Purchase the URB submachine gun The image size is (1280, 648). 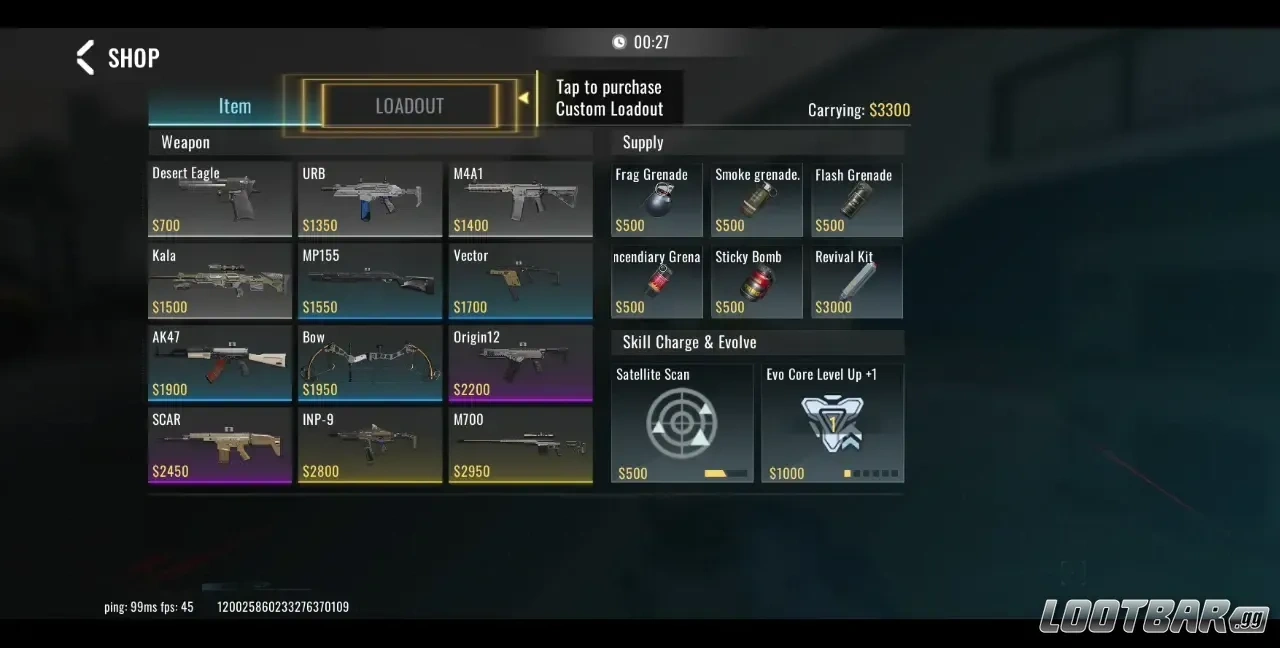tap(370, 200)
